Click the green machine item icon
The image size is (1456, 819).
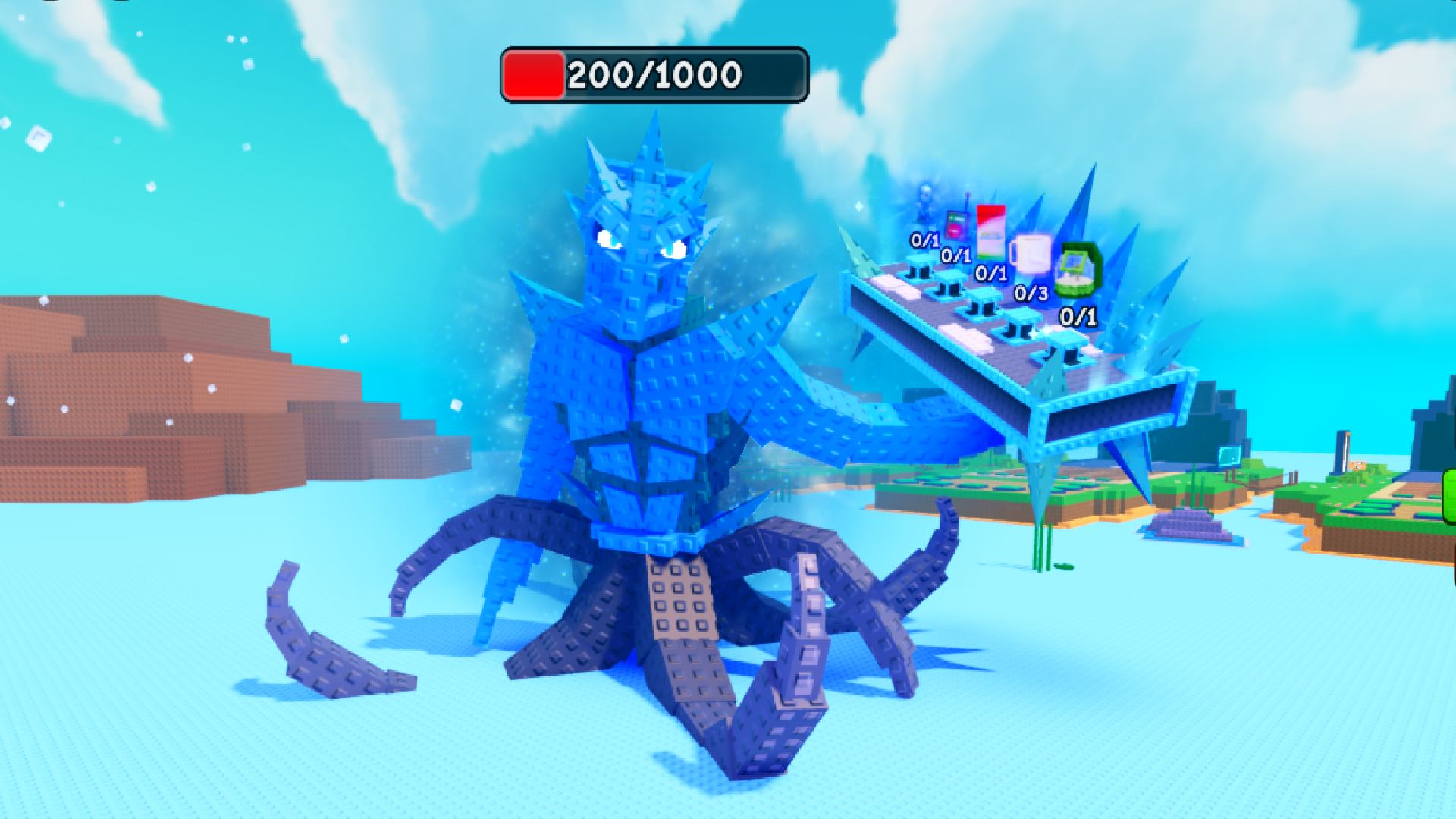click(1077, 268)
